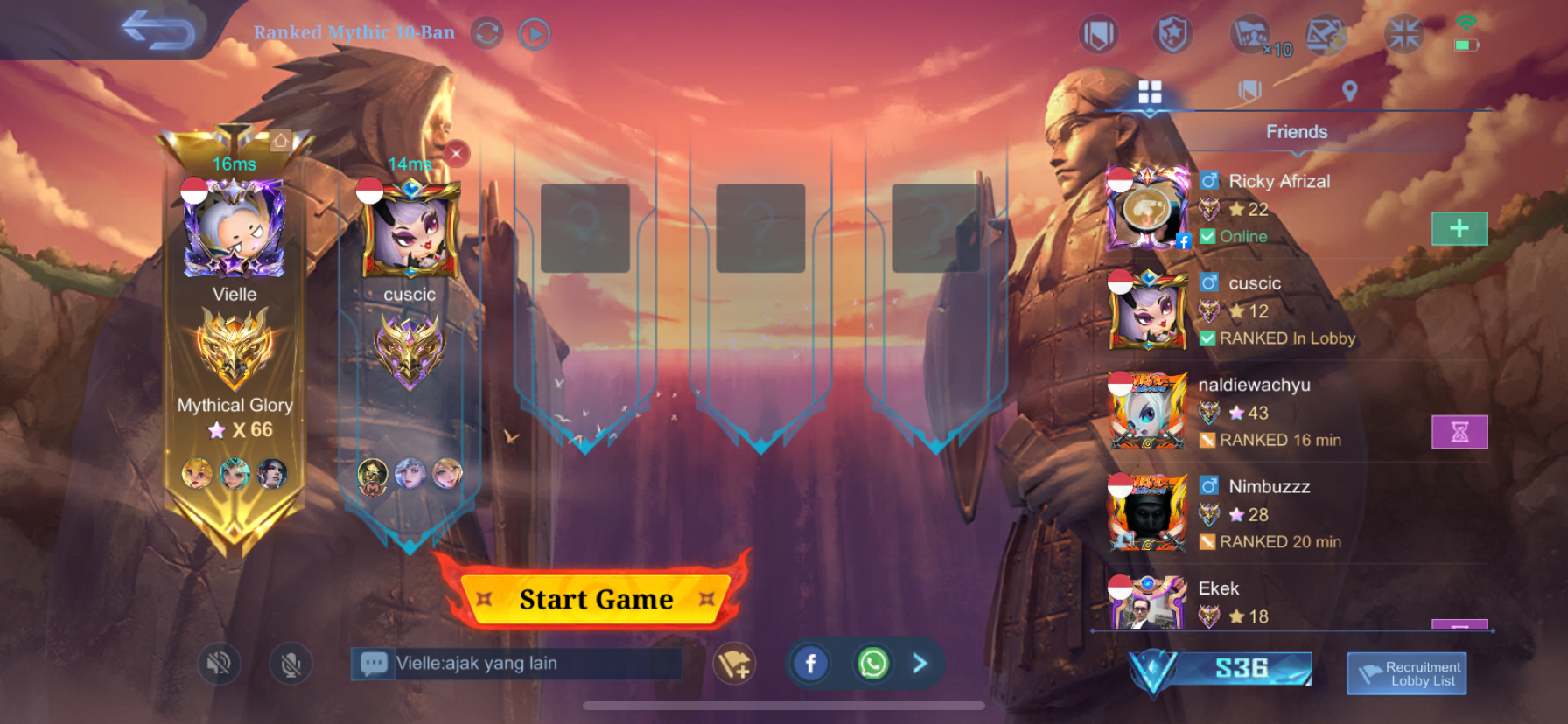The height and width of the screenshot is (724, 1568).
Task: Toggle the speaker mute button
Action: point(219,665)
